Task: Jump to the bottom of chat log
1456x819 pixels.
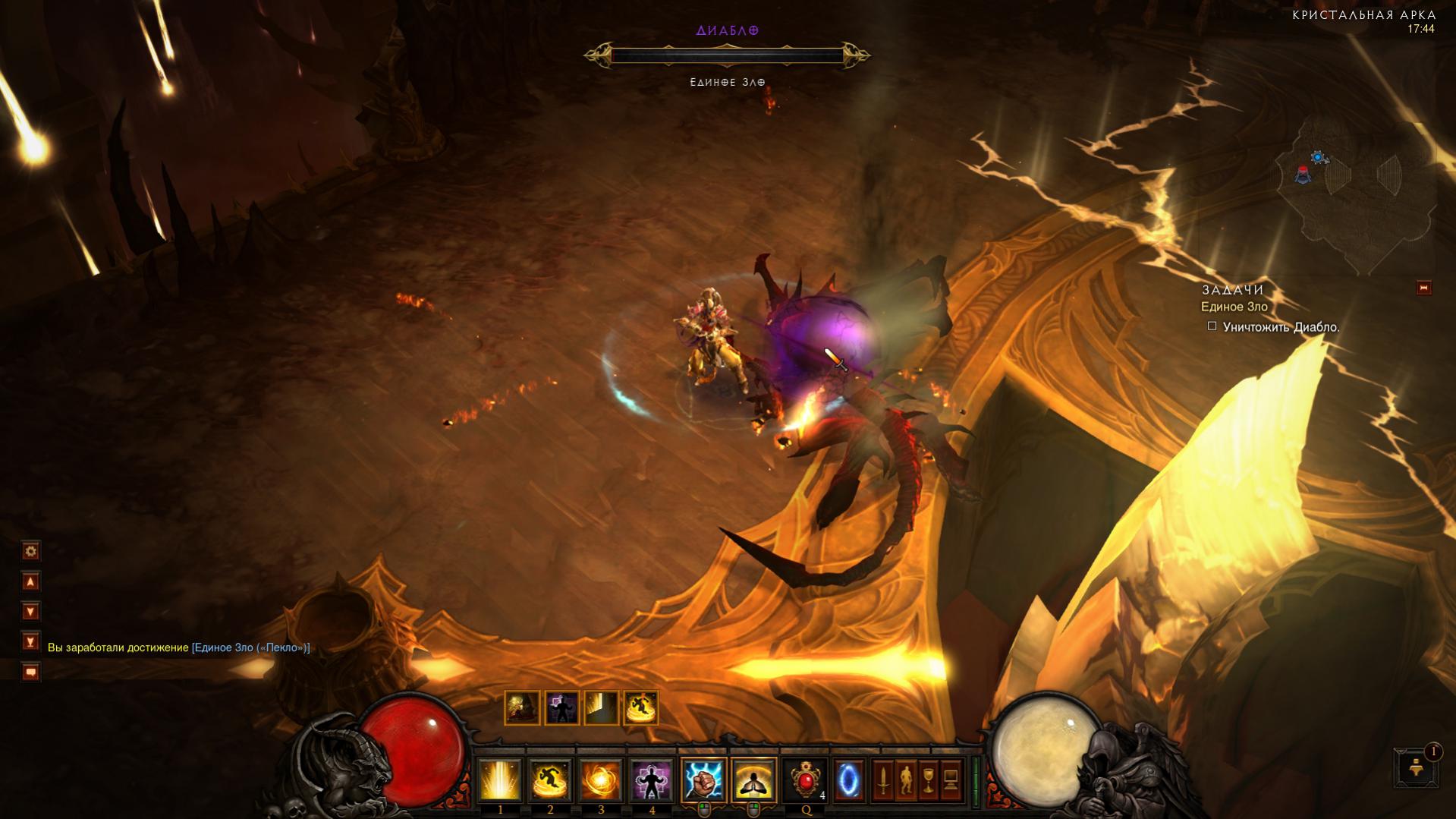Action: pyautogui.click(x=30, y=642)
